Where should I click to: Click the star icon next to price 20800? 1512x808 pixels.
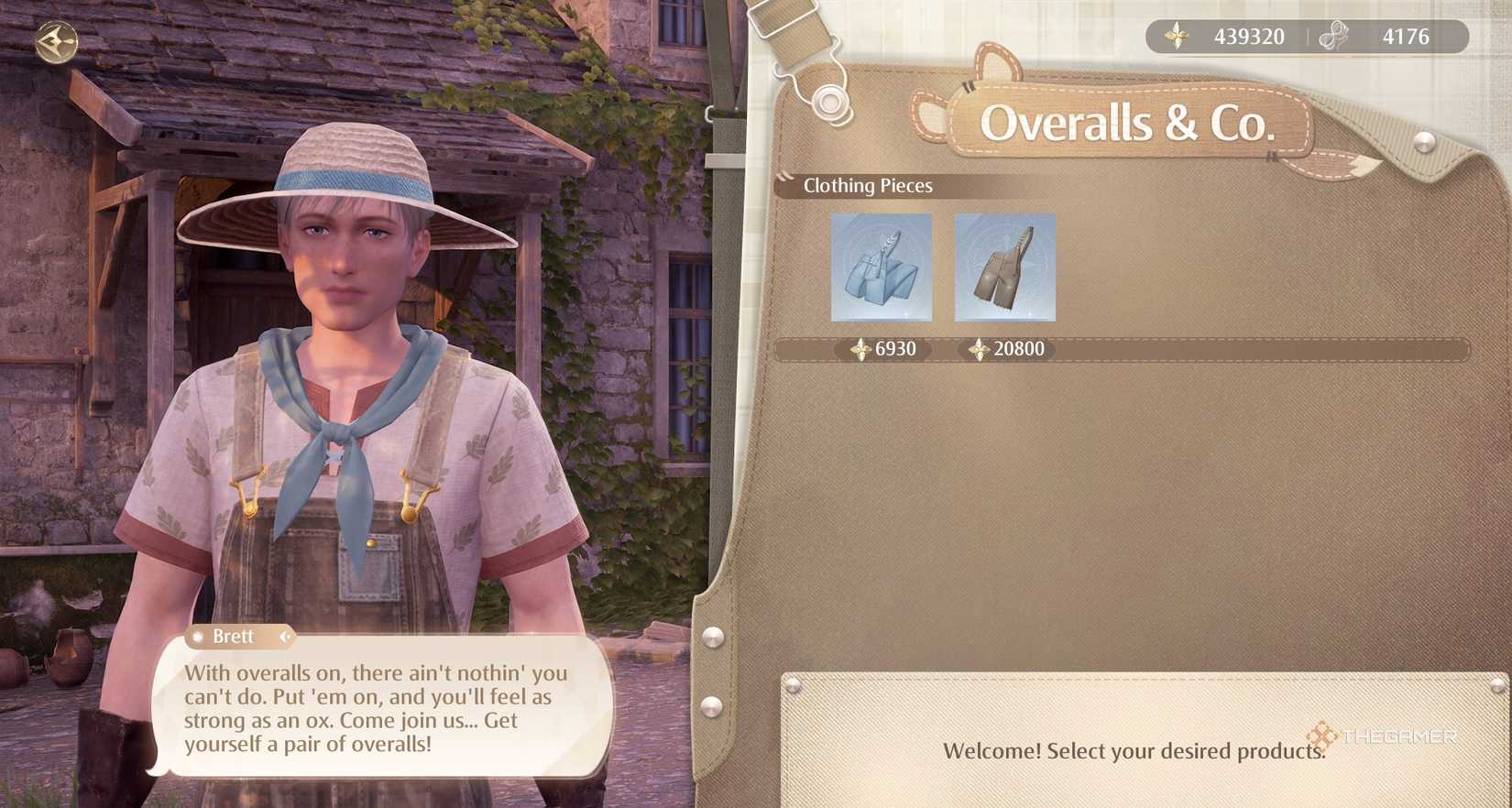(x=979, y=349)
